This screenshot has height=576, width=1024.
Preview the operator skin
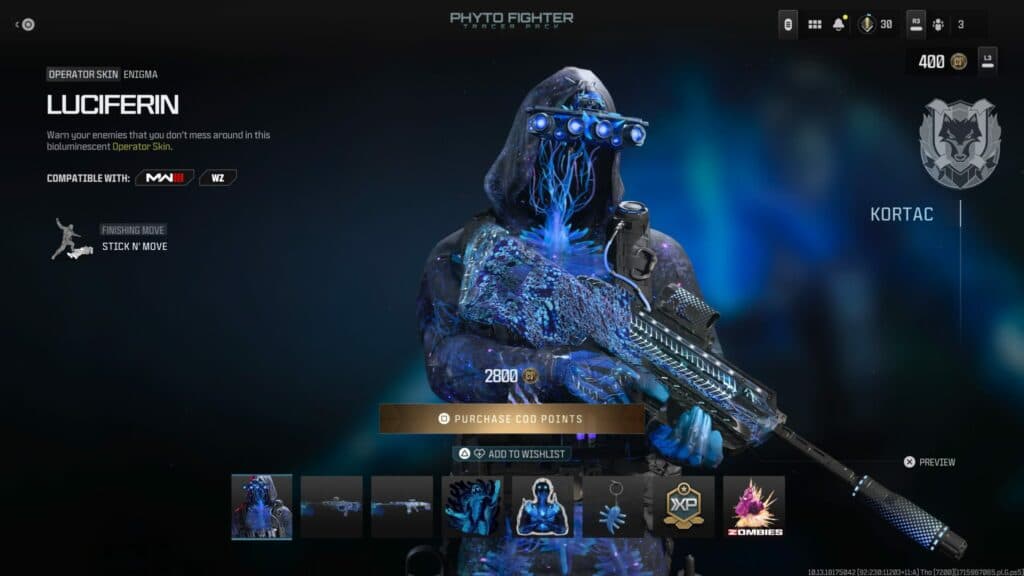[929, 462]
